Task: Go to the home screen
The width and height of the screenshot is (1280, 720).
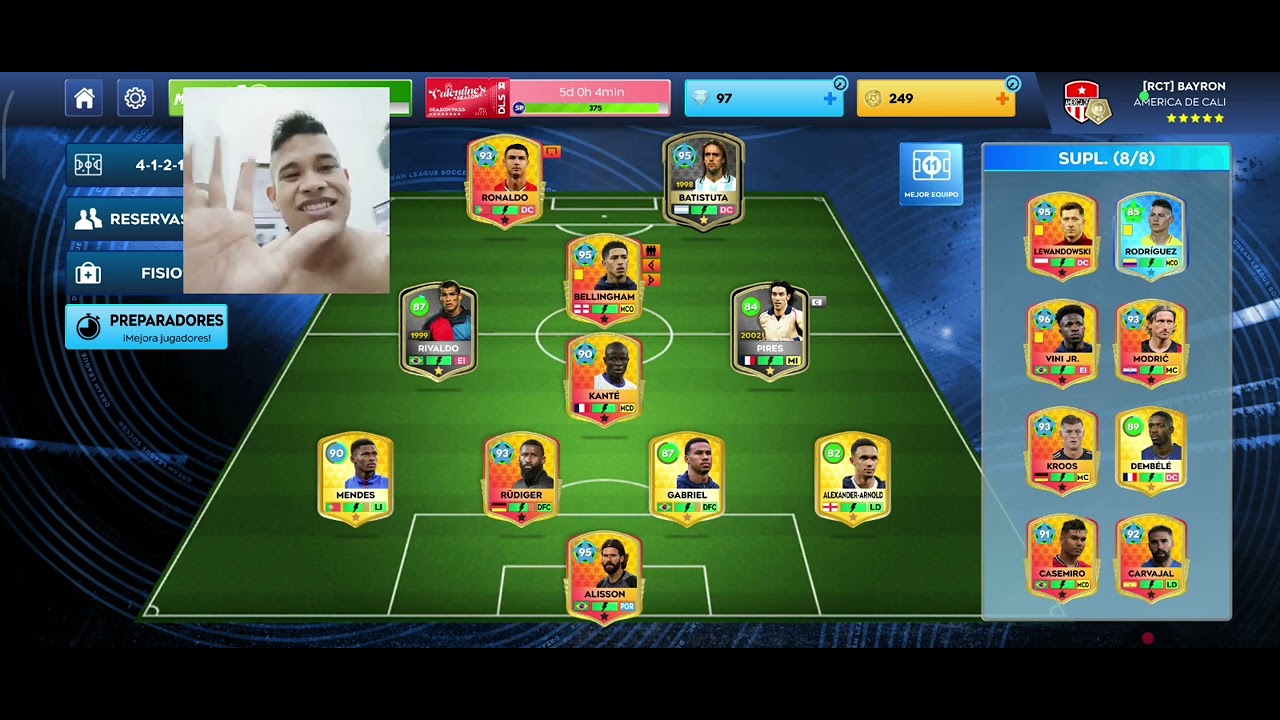Action: tap(84, 98)
